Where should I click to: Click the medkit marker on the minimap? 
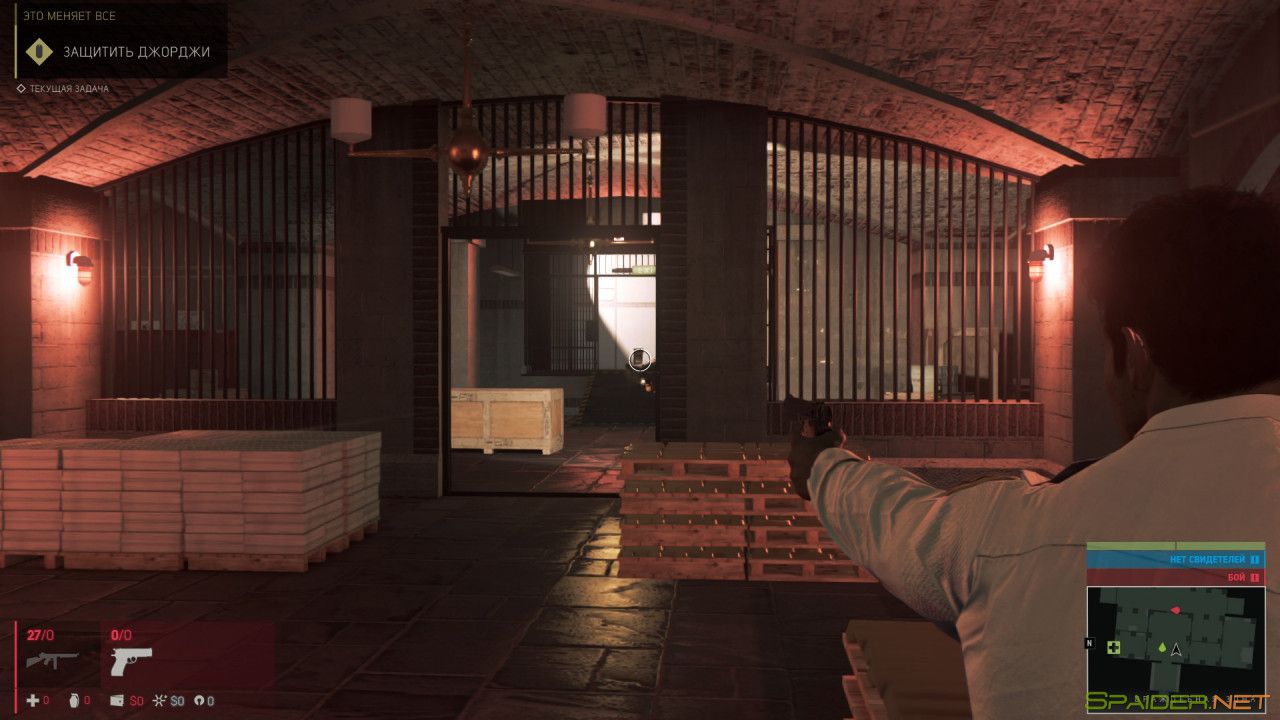click(1113, 647)
